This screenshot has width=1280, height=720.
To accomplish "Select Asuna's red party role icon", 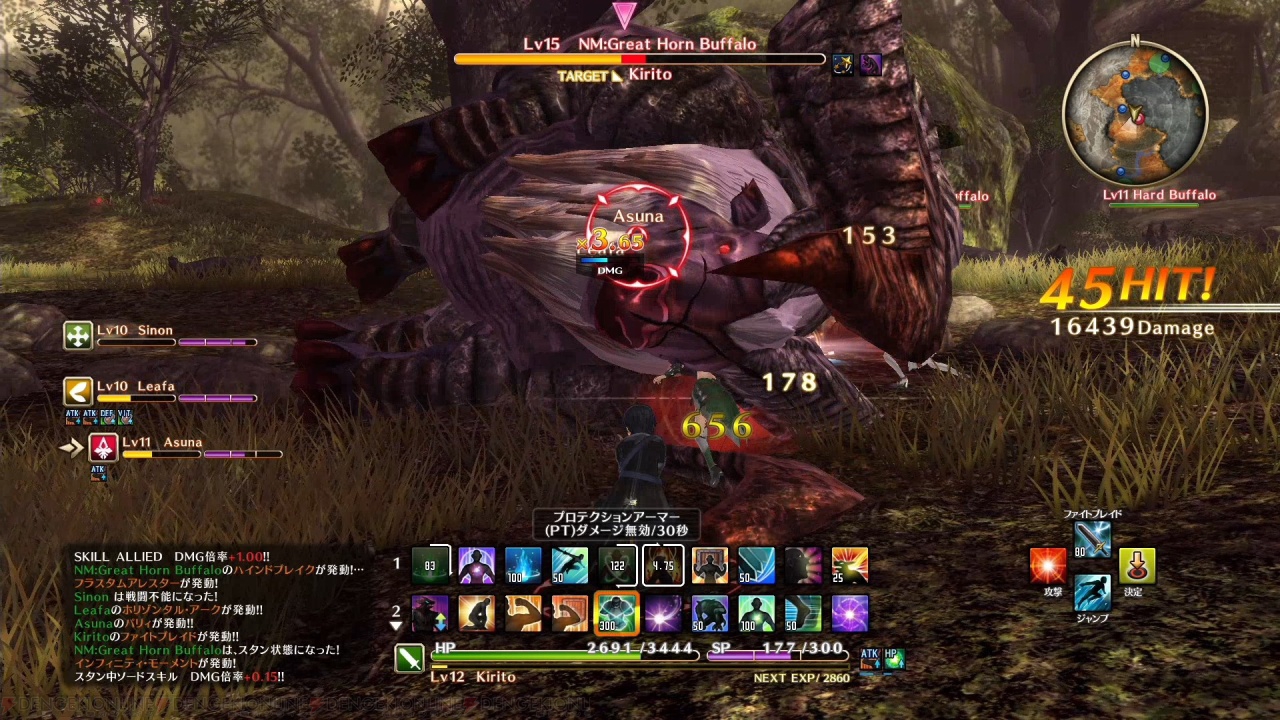I will tap(103, 447).
